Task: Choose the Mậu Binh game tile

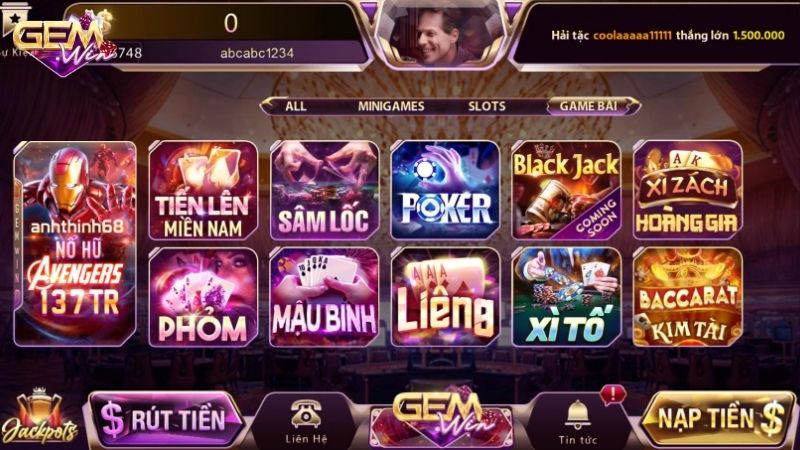Action: point(324,297)
